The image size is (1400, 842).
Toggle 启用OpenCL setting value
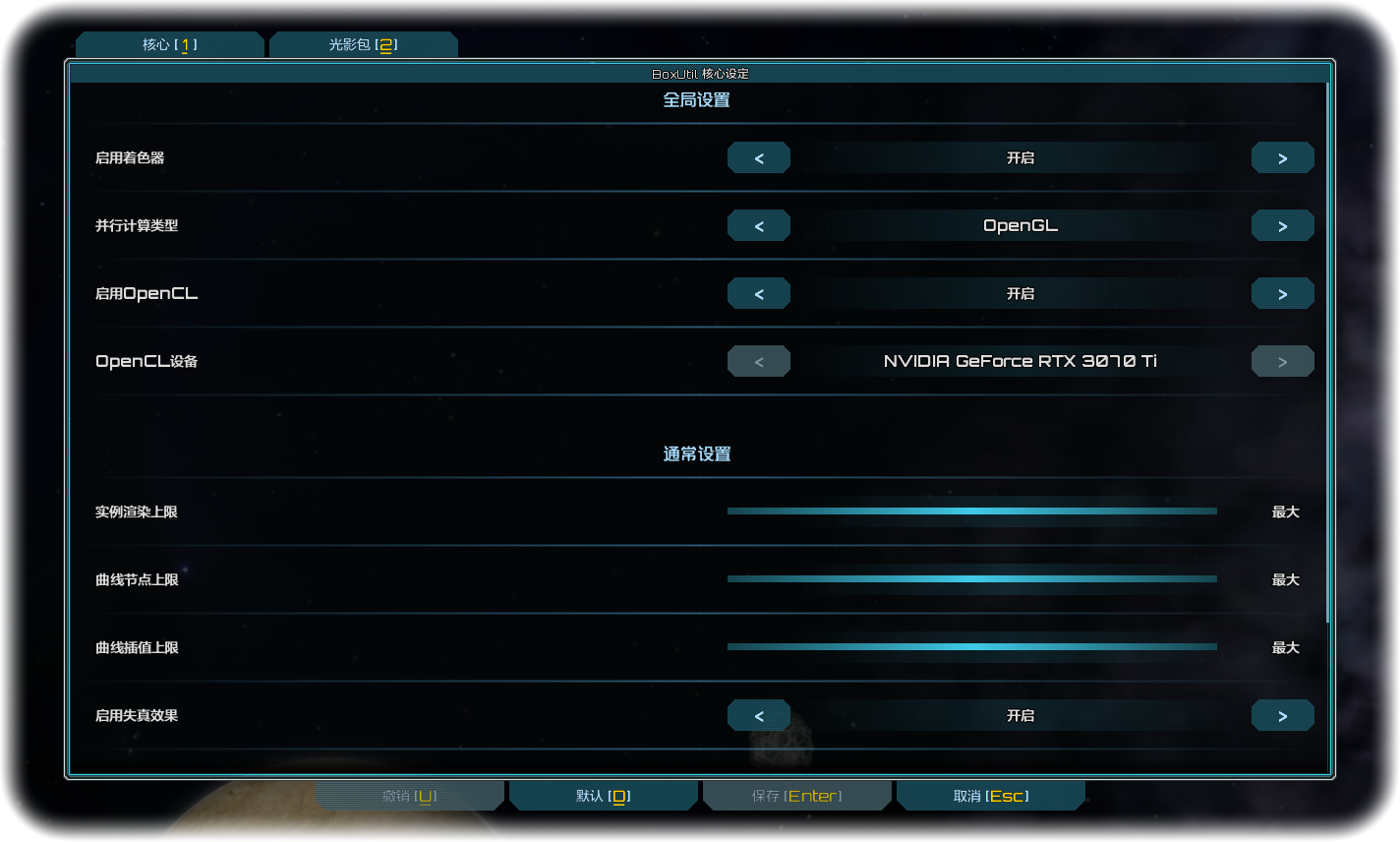1021,293
